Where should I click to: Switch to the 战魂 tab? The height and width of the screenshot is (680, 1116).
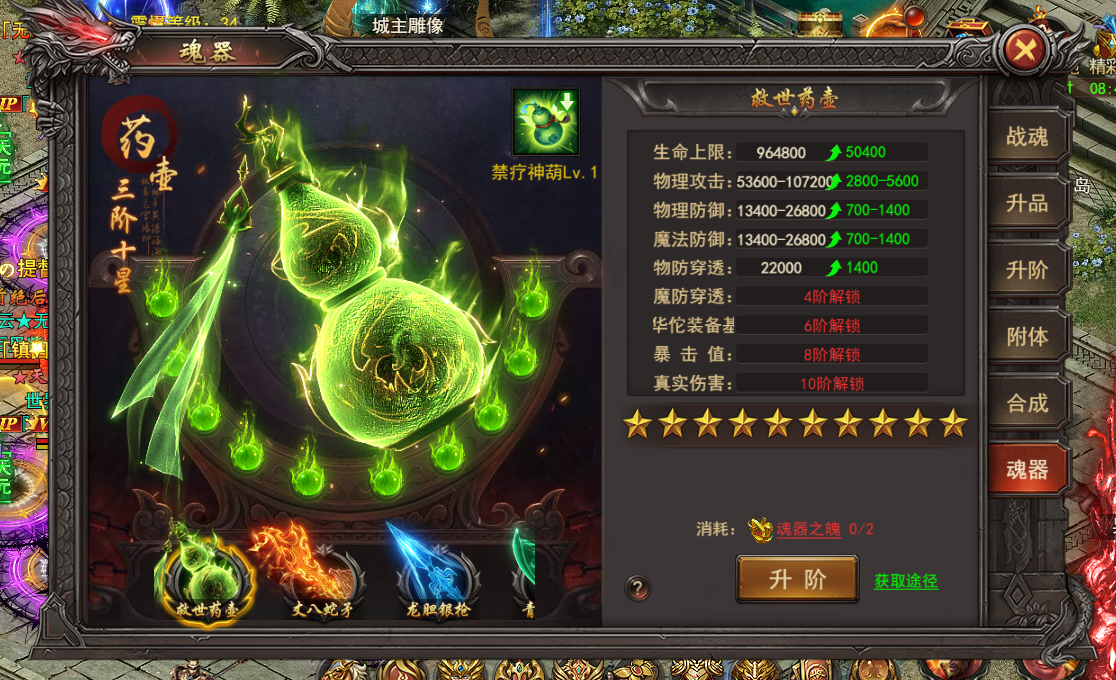[1027, 137]
